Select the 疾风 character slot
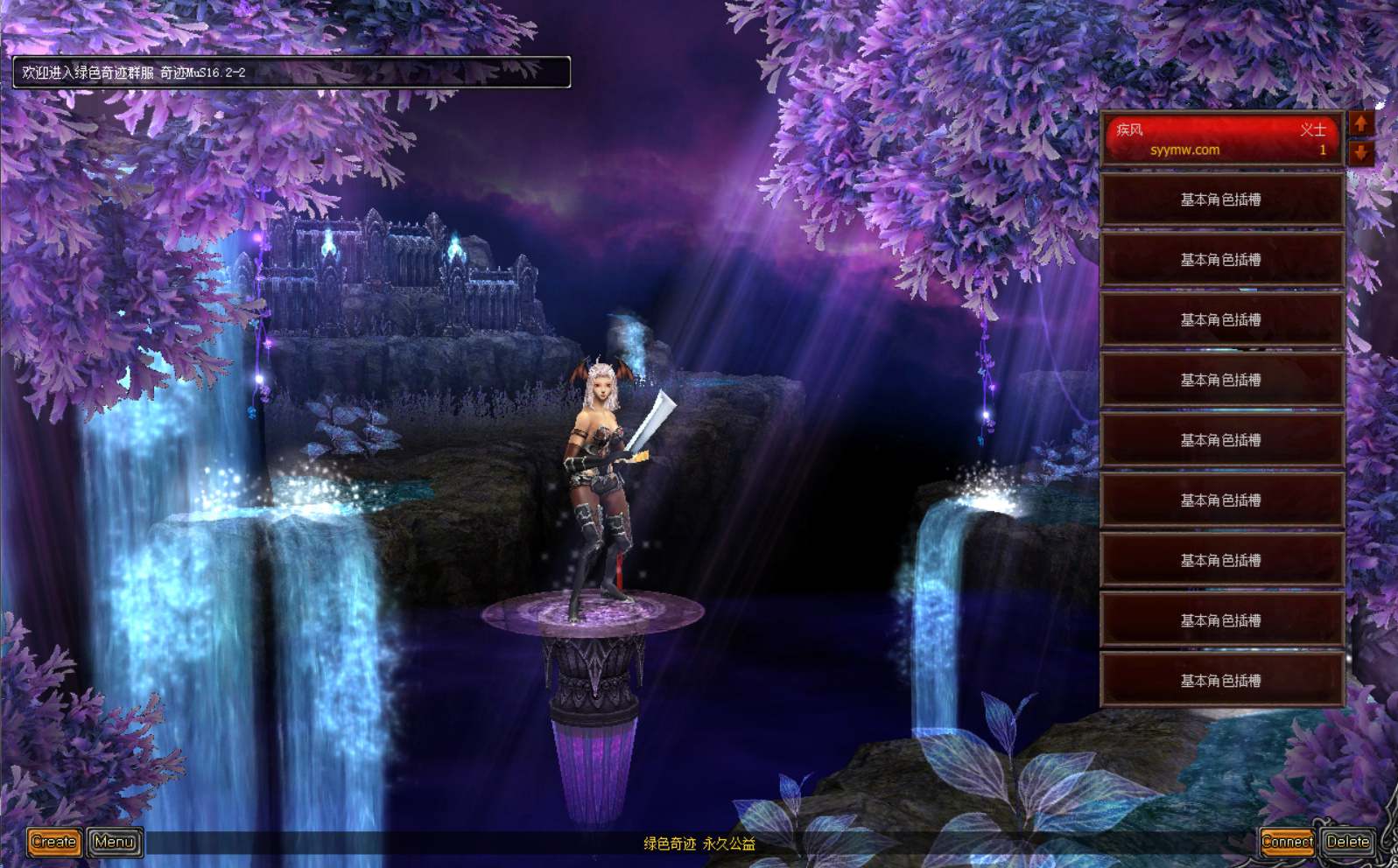 point(1220,139)
